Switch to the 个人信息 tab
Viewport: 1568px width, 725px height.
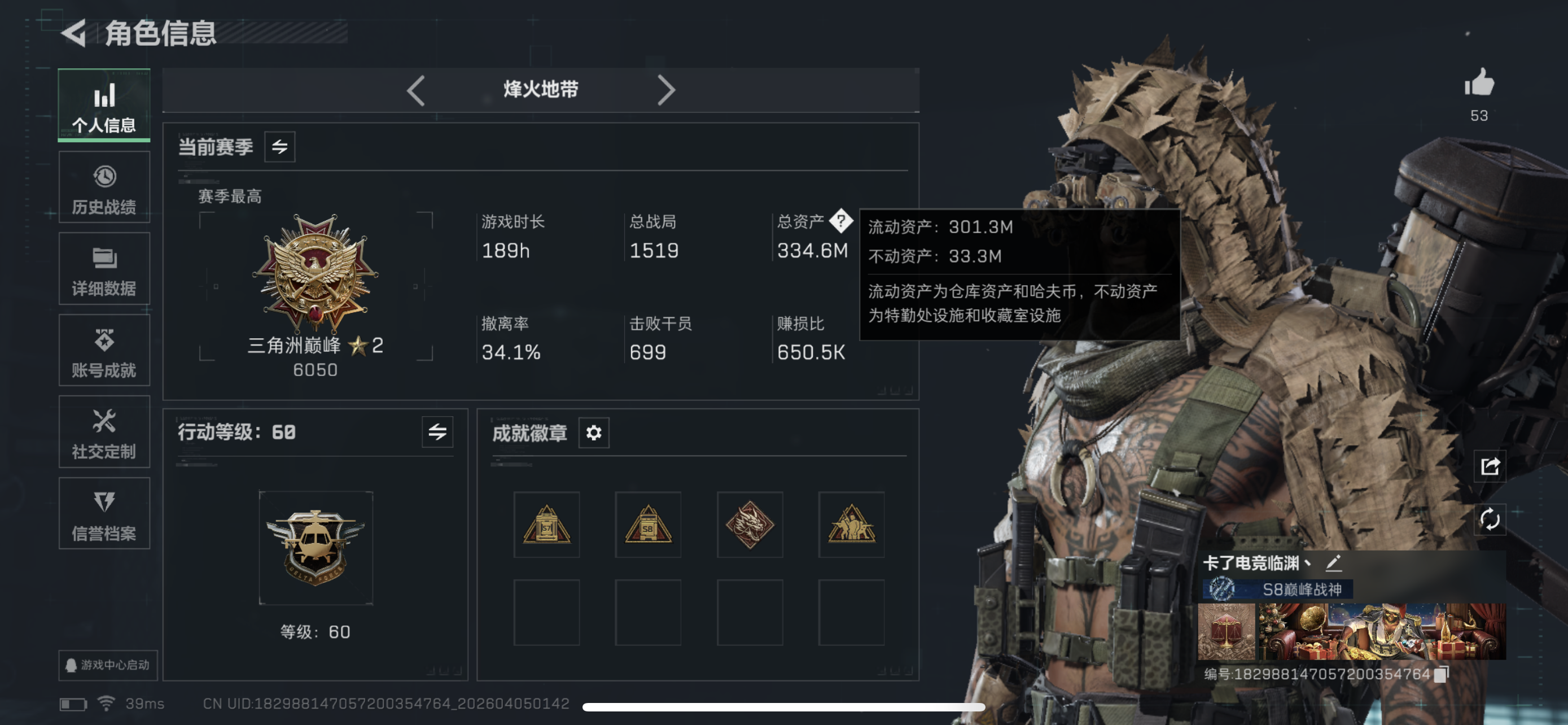104,104
